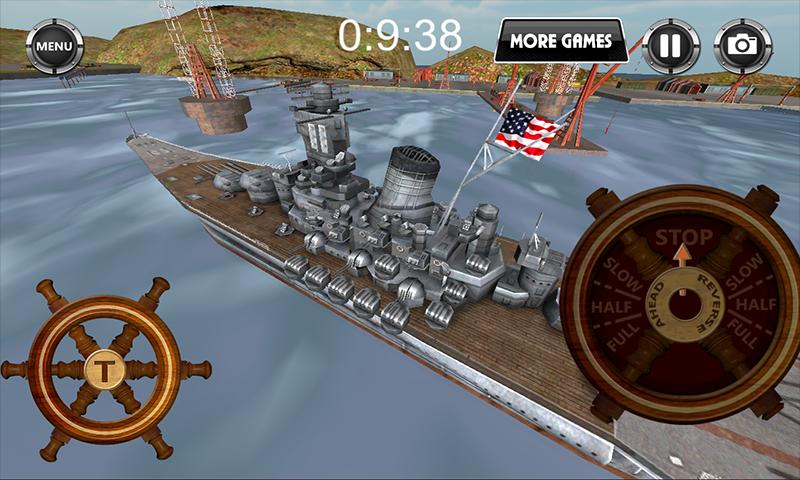Click the ship's steering wheel control

tap(103, 368)
